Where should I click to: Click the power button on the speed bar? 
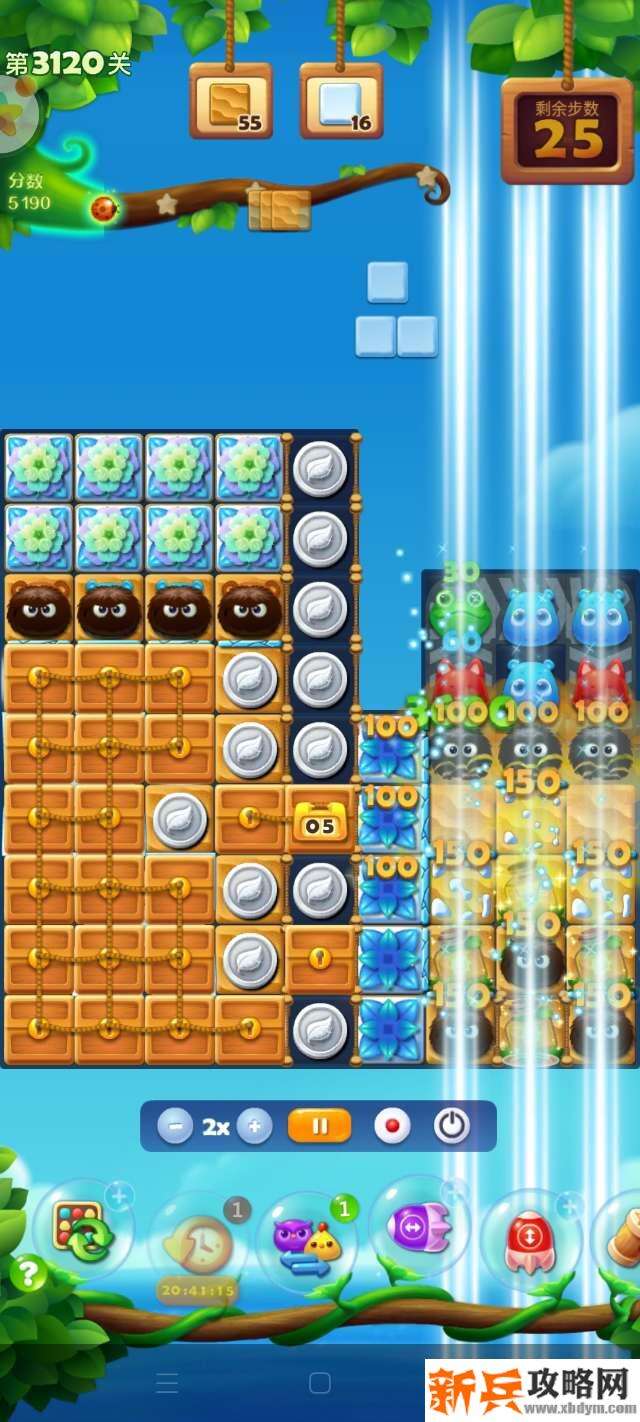tap(451, 1126)
